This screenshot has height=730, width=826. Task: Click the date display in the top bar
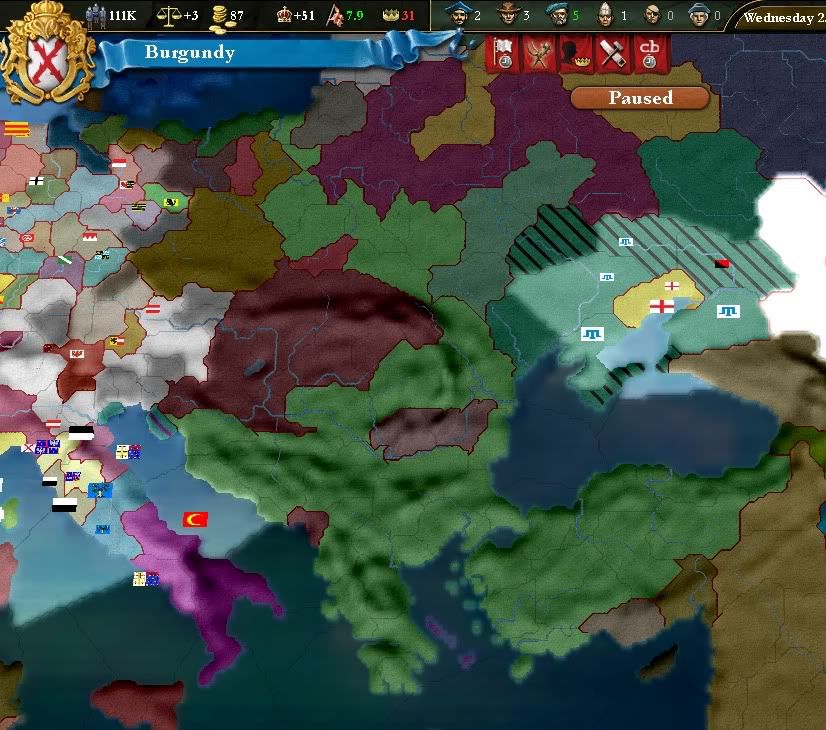(784, 17)
